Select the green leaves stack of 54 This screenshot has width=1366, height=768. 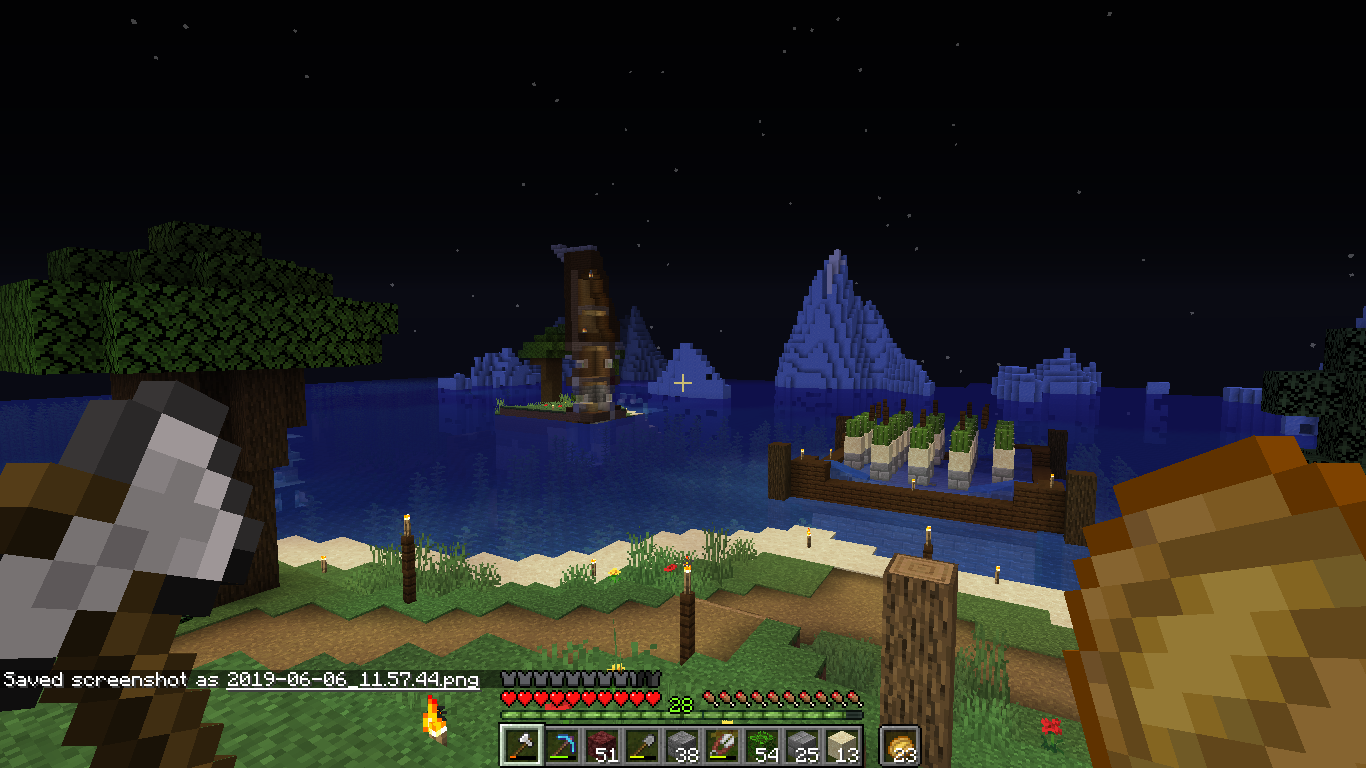pos(762,745)
